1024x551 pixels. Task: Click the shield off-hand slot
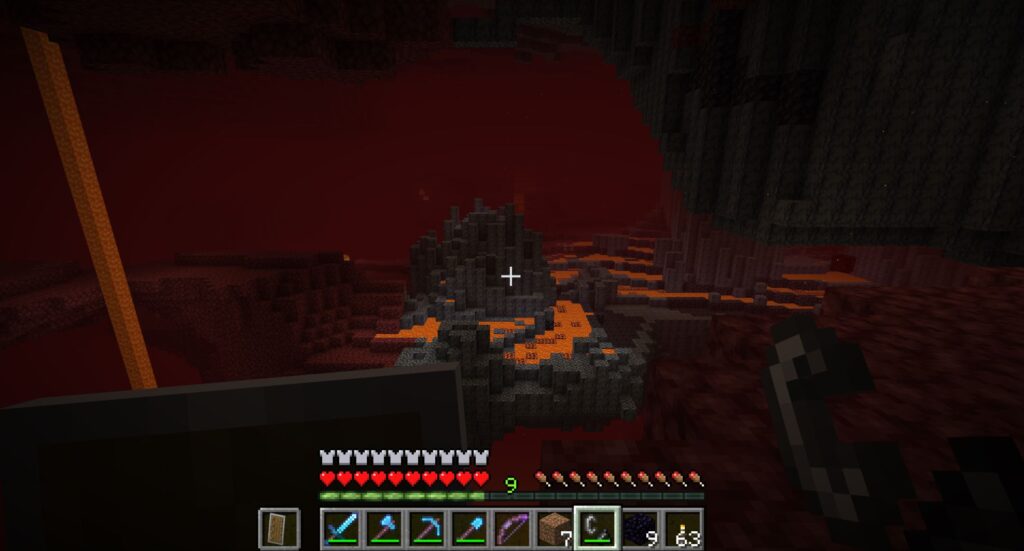279,527
